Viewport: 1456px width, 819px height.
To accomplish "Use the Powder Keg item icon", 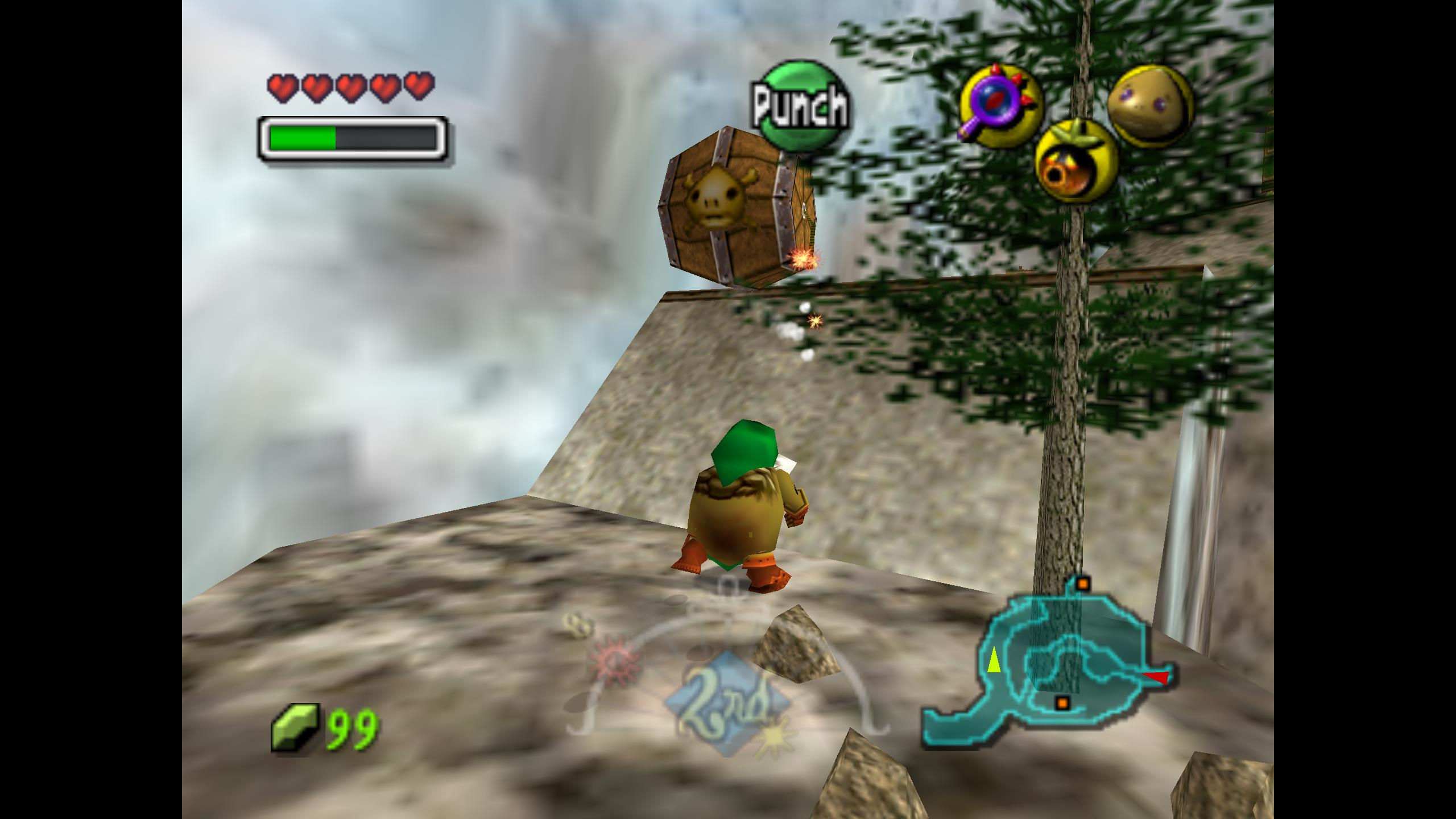I will click(x=1076, y=162).
